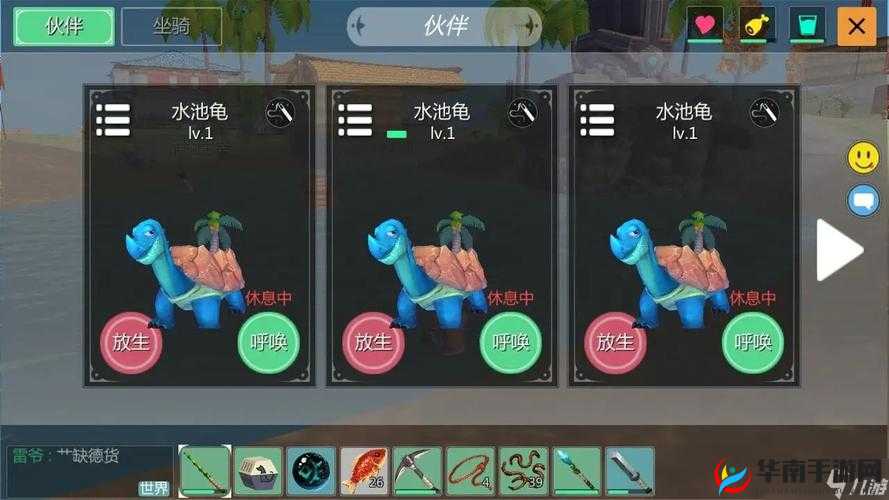Show the next page of companions

pos(838,251)
